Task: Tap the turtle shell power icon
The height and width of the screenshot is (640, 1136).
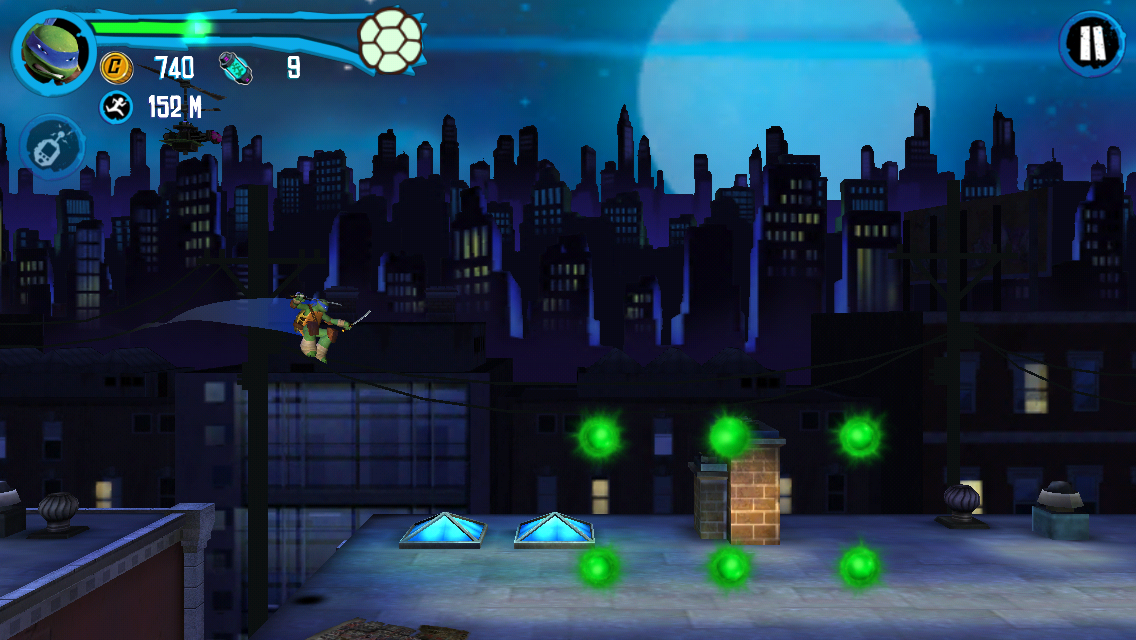Action: coord(390,40)
